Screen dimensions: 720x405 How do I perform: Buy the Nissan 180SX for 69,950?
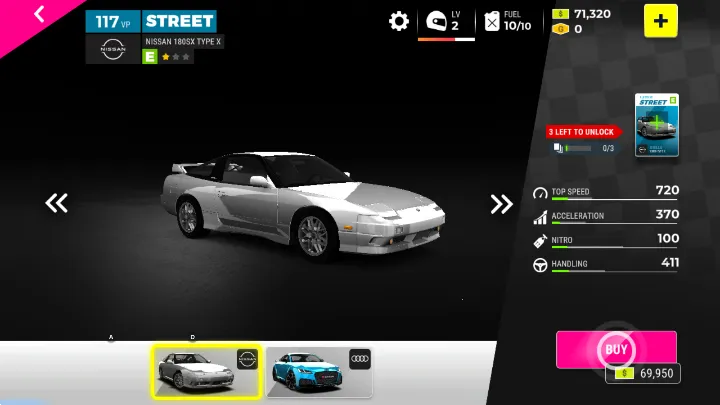coord(616,350)
